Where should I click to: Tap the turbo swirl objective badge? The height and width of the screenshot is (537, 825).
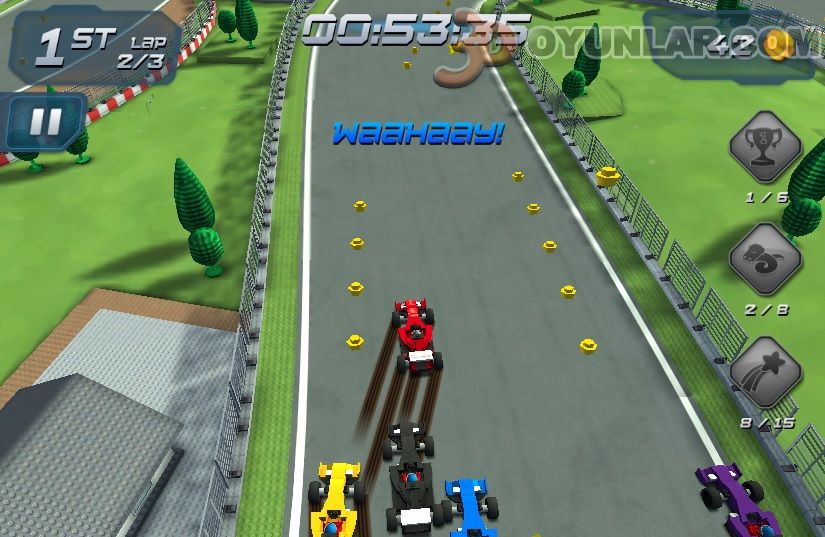765,260
